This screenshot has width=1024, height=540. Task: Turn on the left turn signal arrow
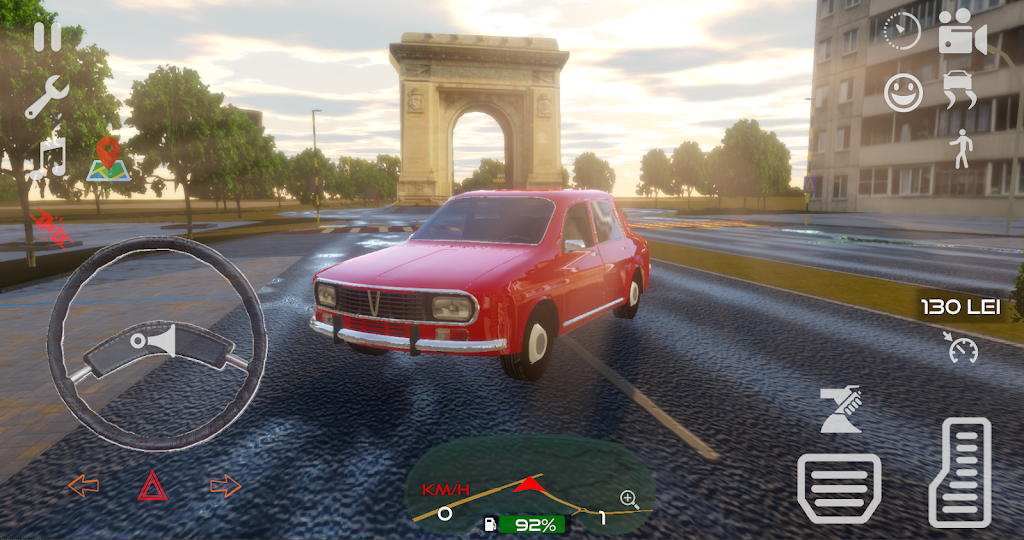84,486
